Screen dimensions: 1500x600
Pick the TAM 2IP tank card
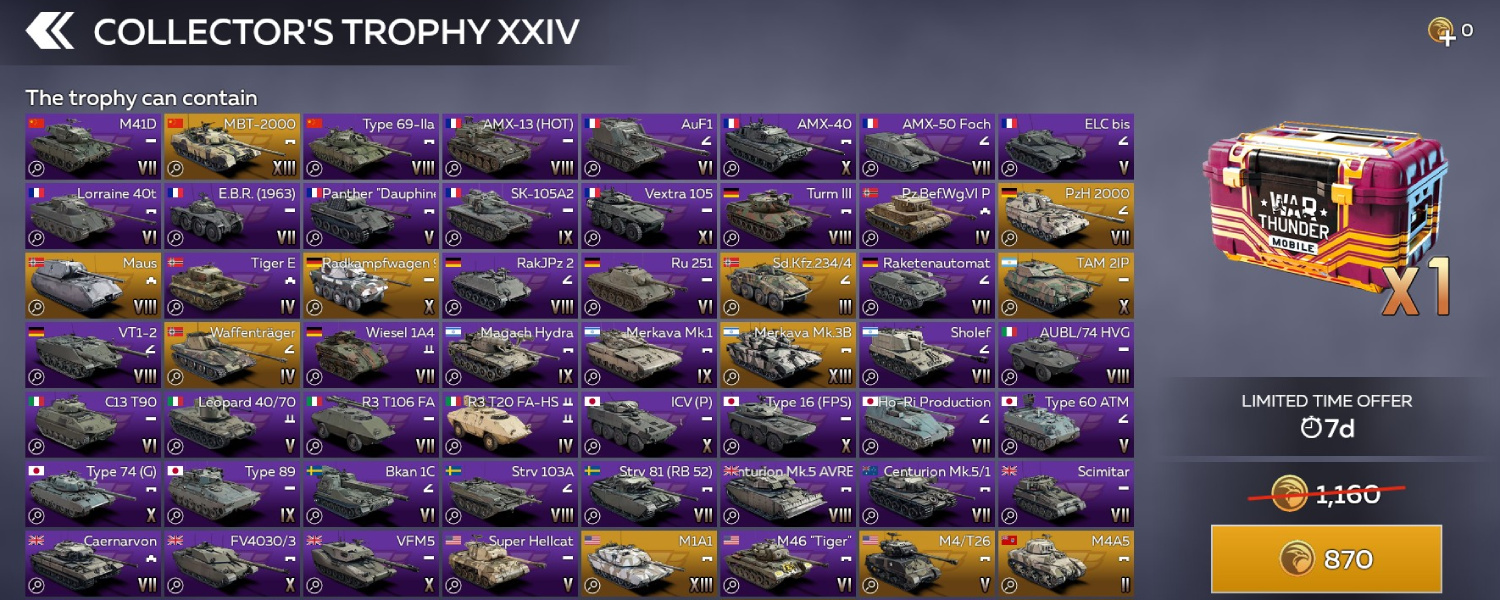click(x=1066, y=286)
